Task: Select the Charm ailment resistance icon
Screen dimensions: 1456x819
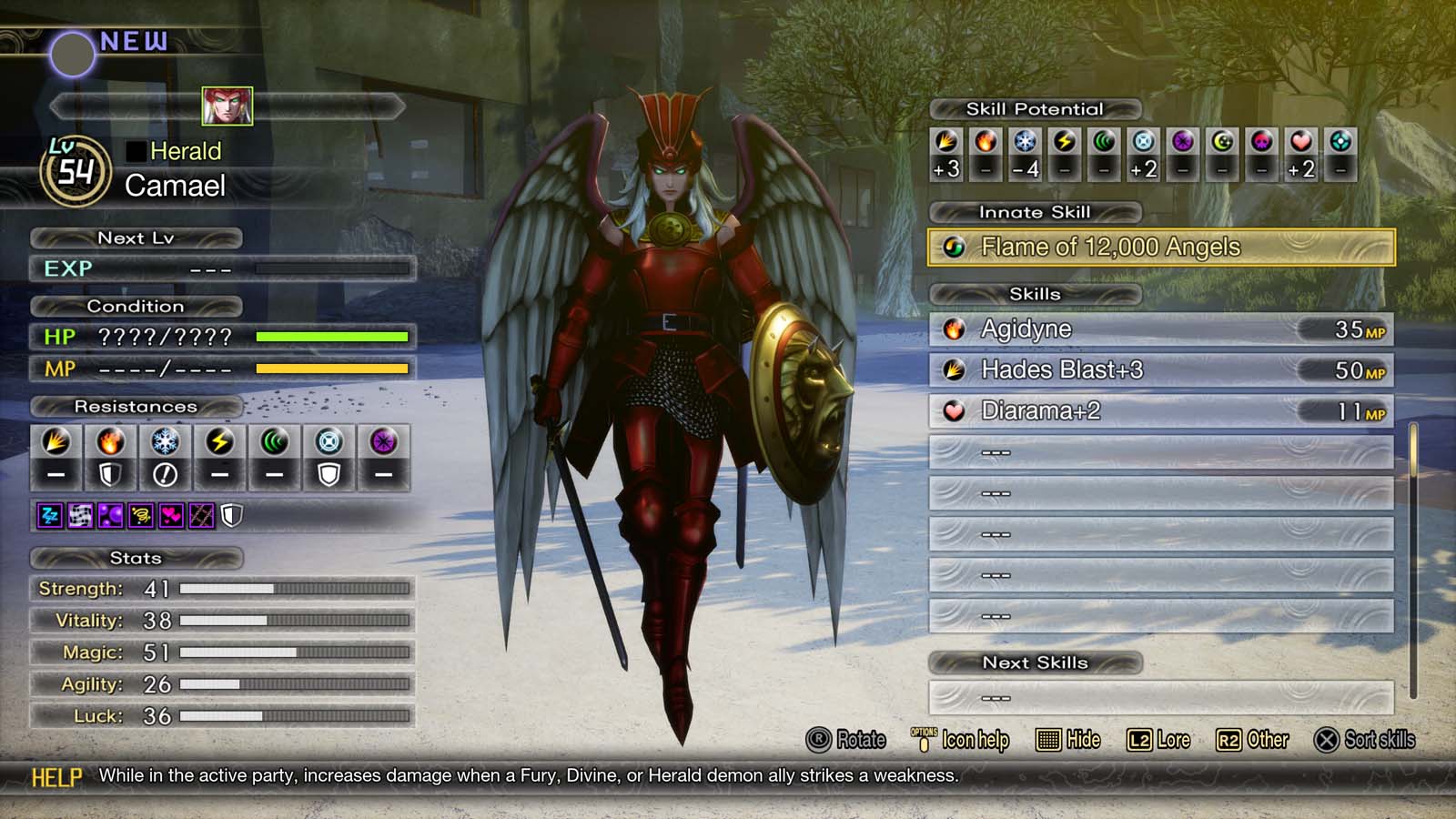Action: coord(169,515)
